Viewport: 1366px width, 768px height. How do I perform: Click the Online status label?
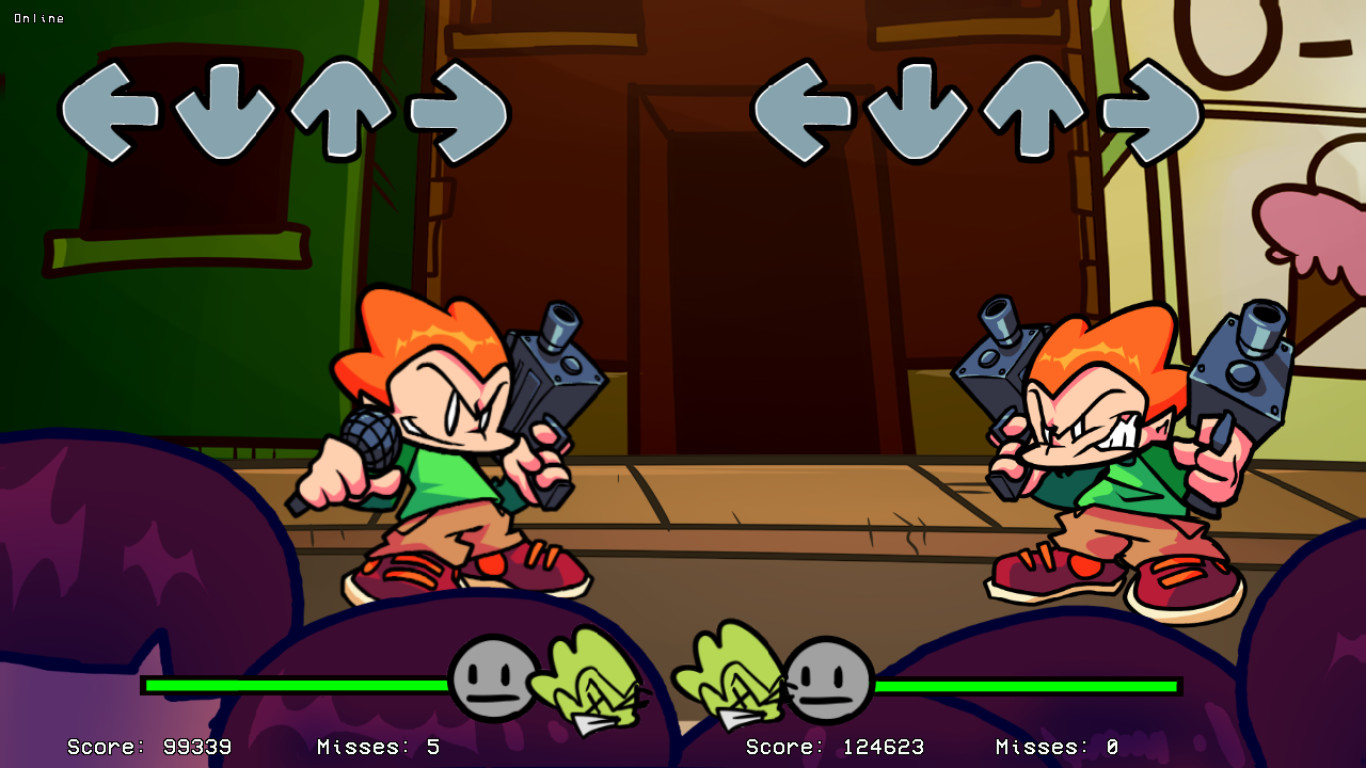tap(40, 17)
